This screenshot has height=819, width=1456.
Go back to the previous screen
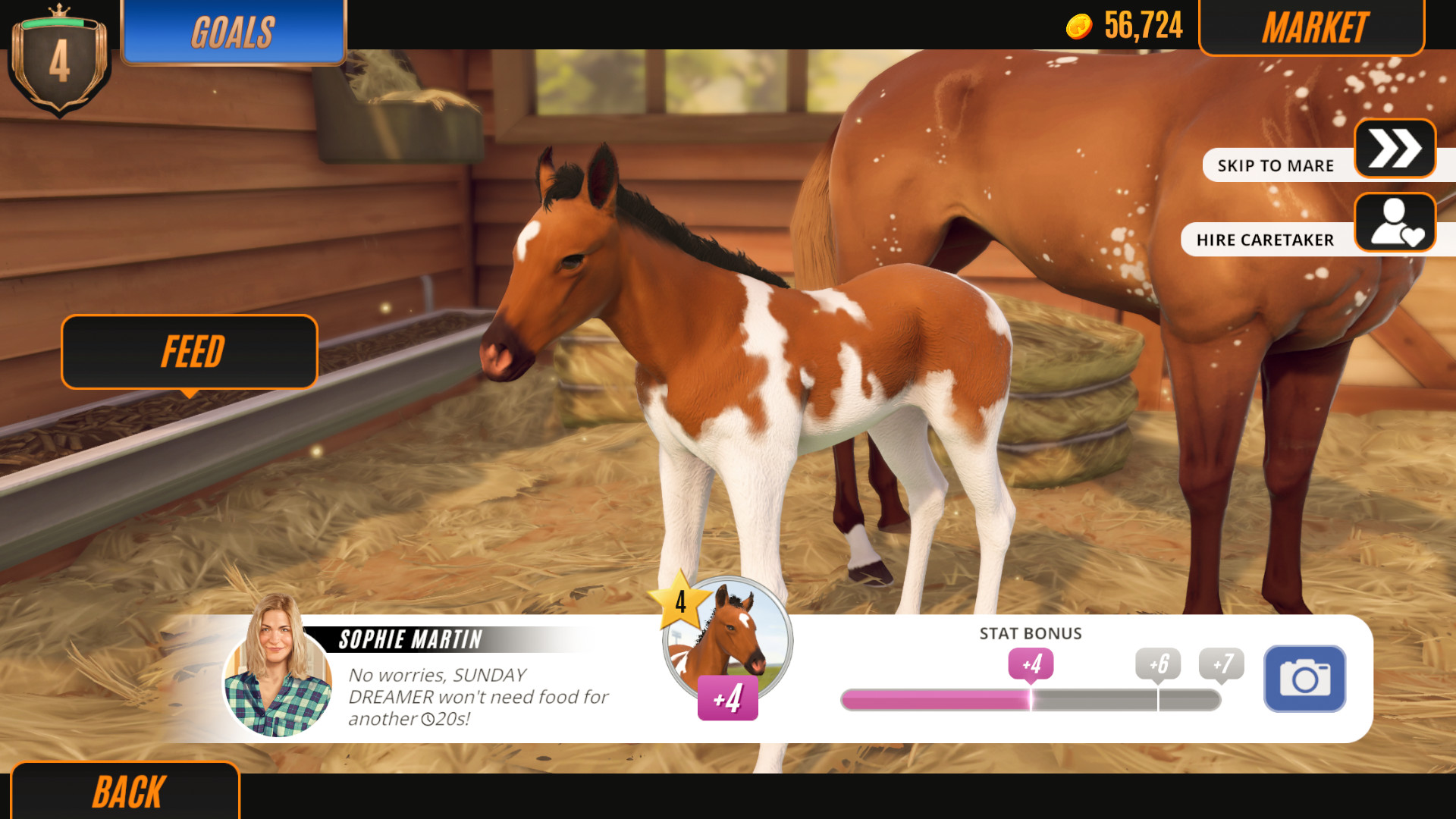pyautogui.click(x=126, y=791)
